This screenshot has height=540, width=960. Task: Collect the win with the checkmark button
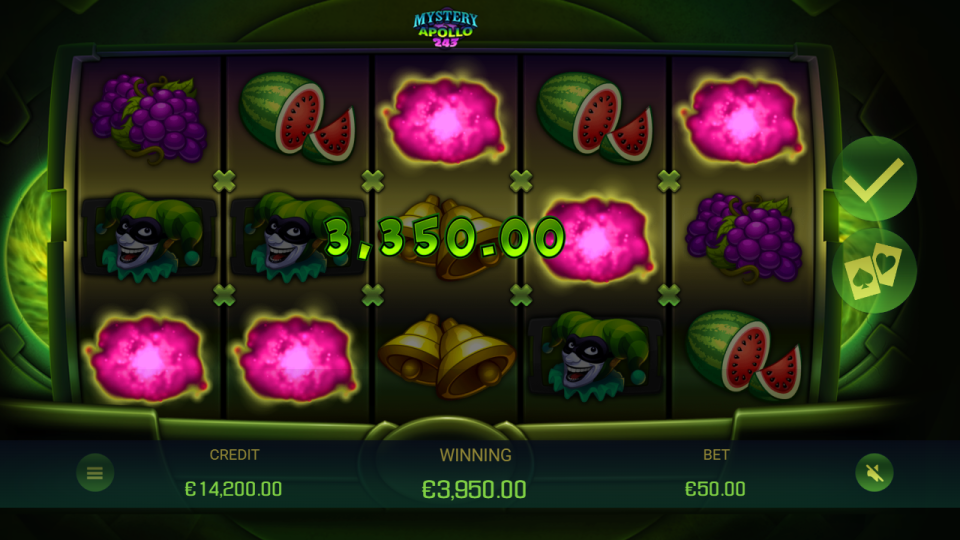[x=873, y=179]
